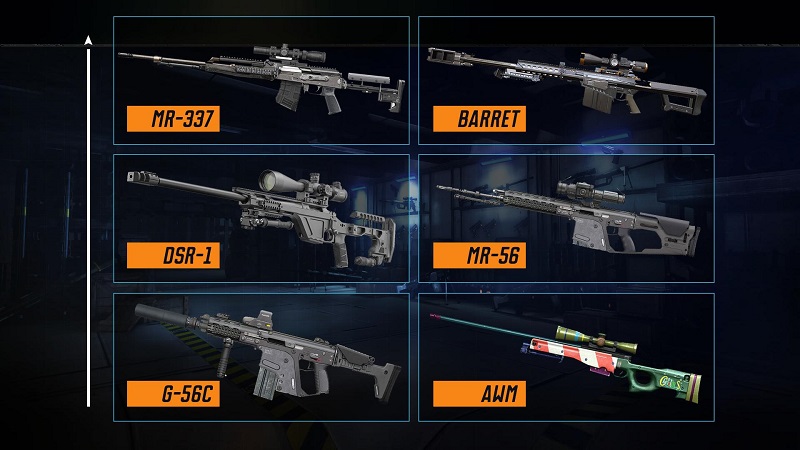800x450 pixels.
Task: Choose the G-56C suppressed gun tile
Action: [261, 356]
